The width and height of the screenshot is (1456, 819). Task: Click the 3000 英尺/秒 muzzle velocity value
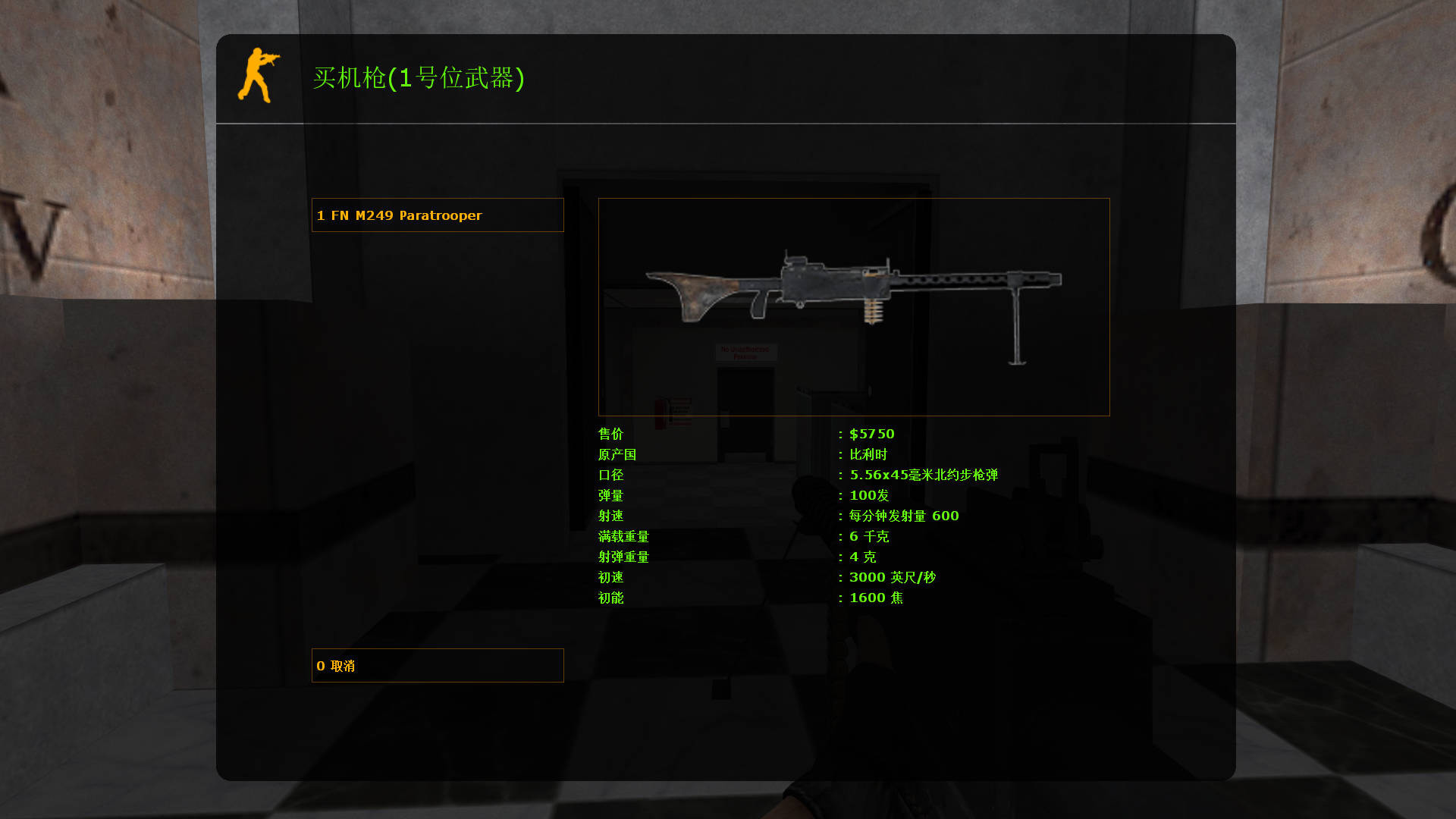click(x=890, y=576)
